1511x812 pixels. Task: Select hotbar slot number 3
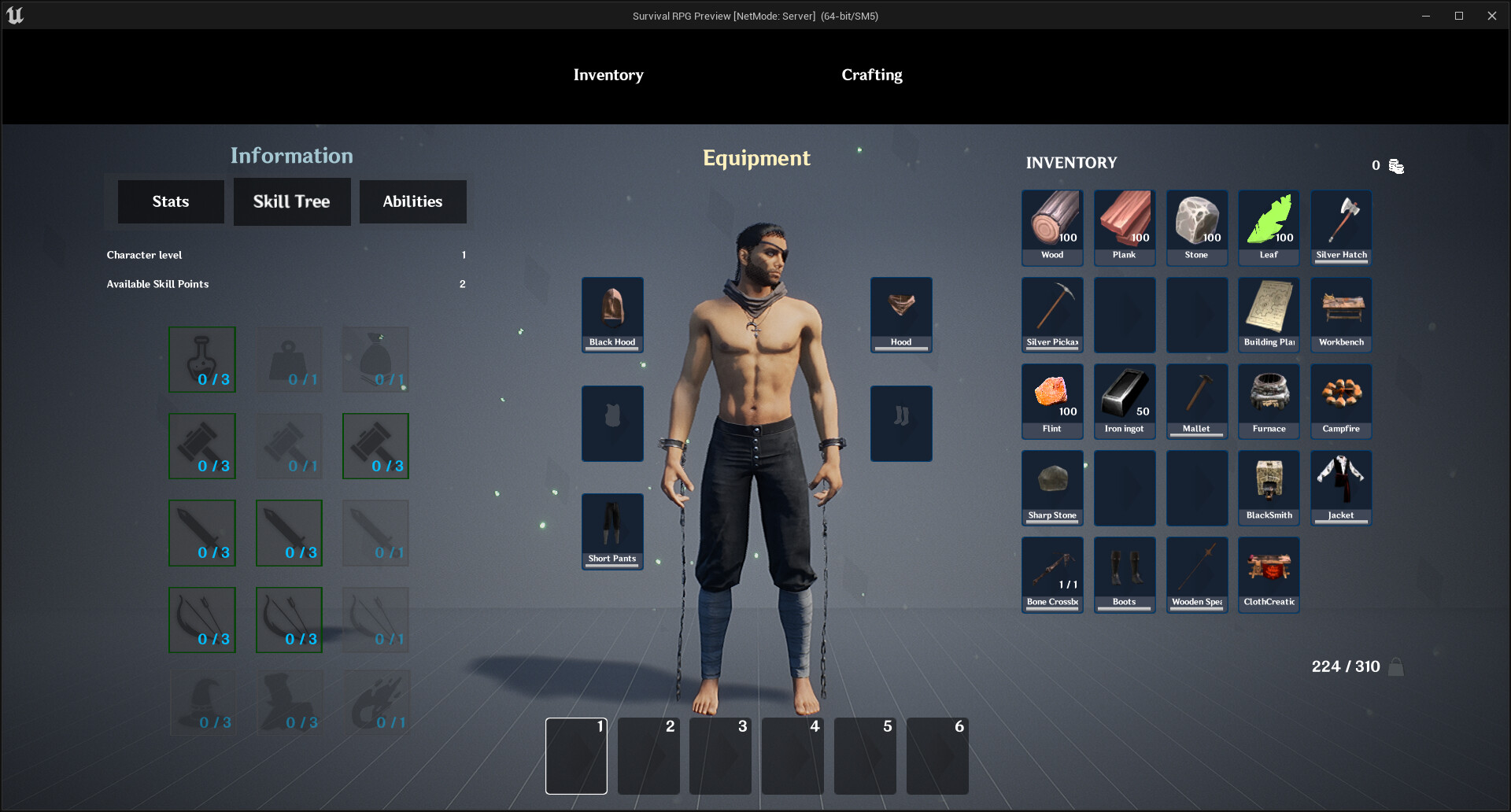pos(720,755)
